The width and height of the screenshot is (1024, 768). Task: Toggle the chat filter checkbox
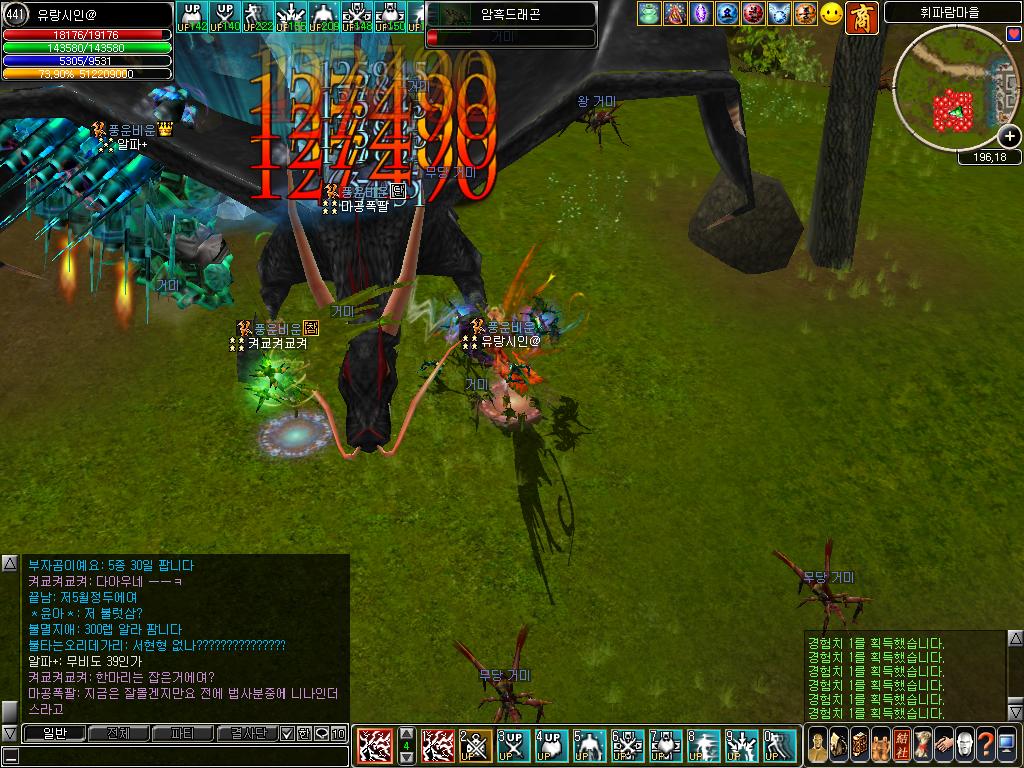(x=287, y=734)
